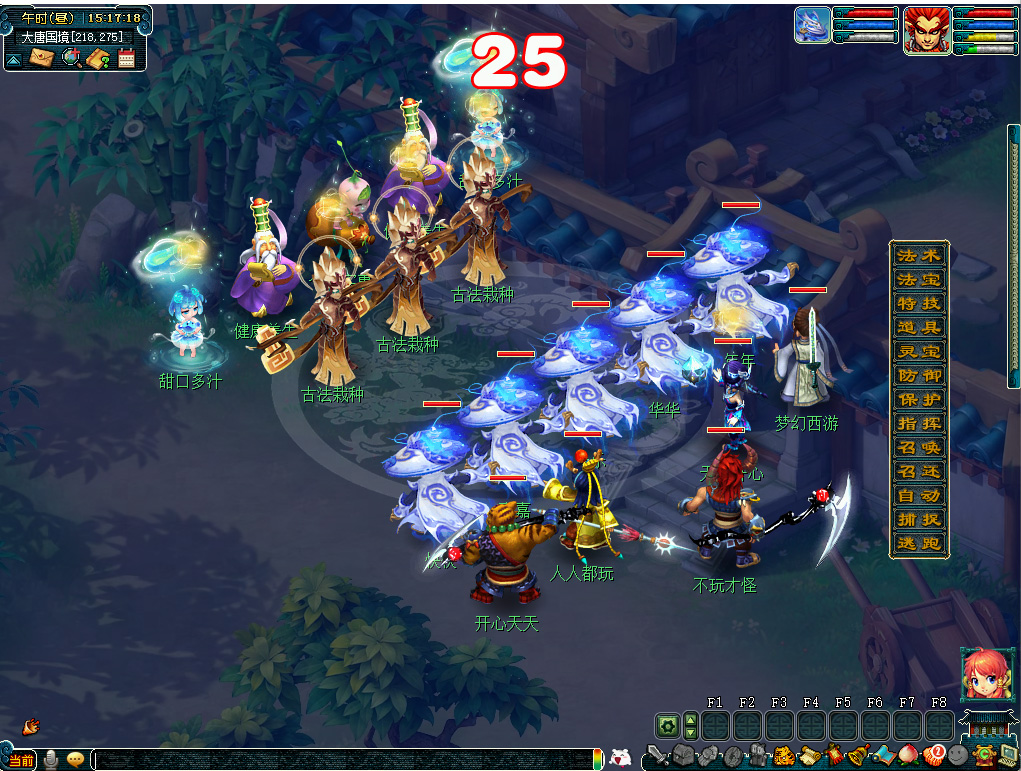Click the red-haired character portrait at top
Viewport: 1021px width, 771px height.
pos(925,29)
